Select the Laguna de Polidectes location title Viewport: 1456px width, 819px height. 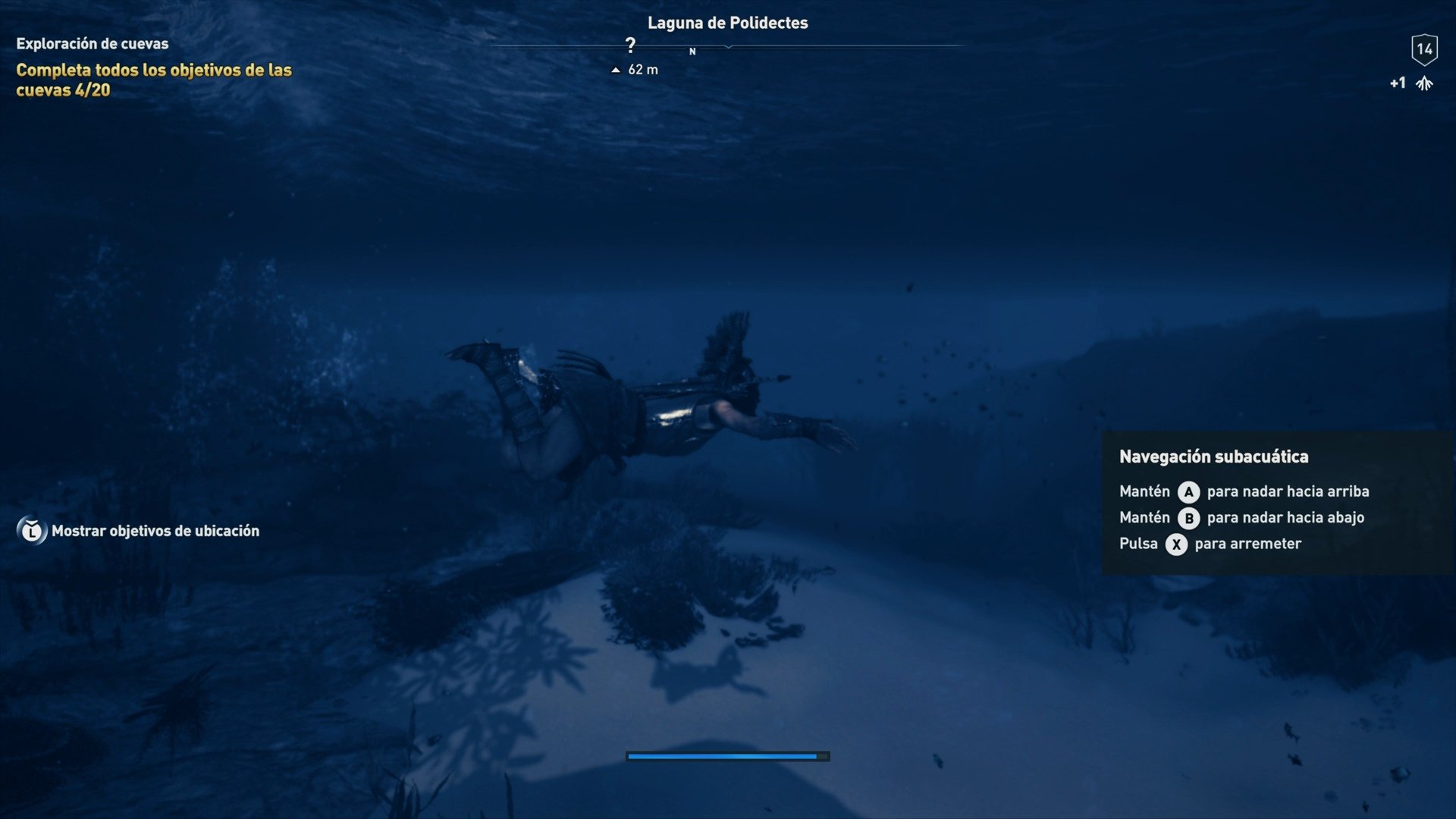click(x=727, y=23)
